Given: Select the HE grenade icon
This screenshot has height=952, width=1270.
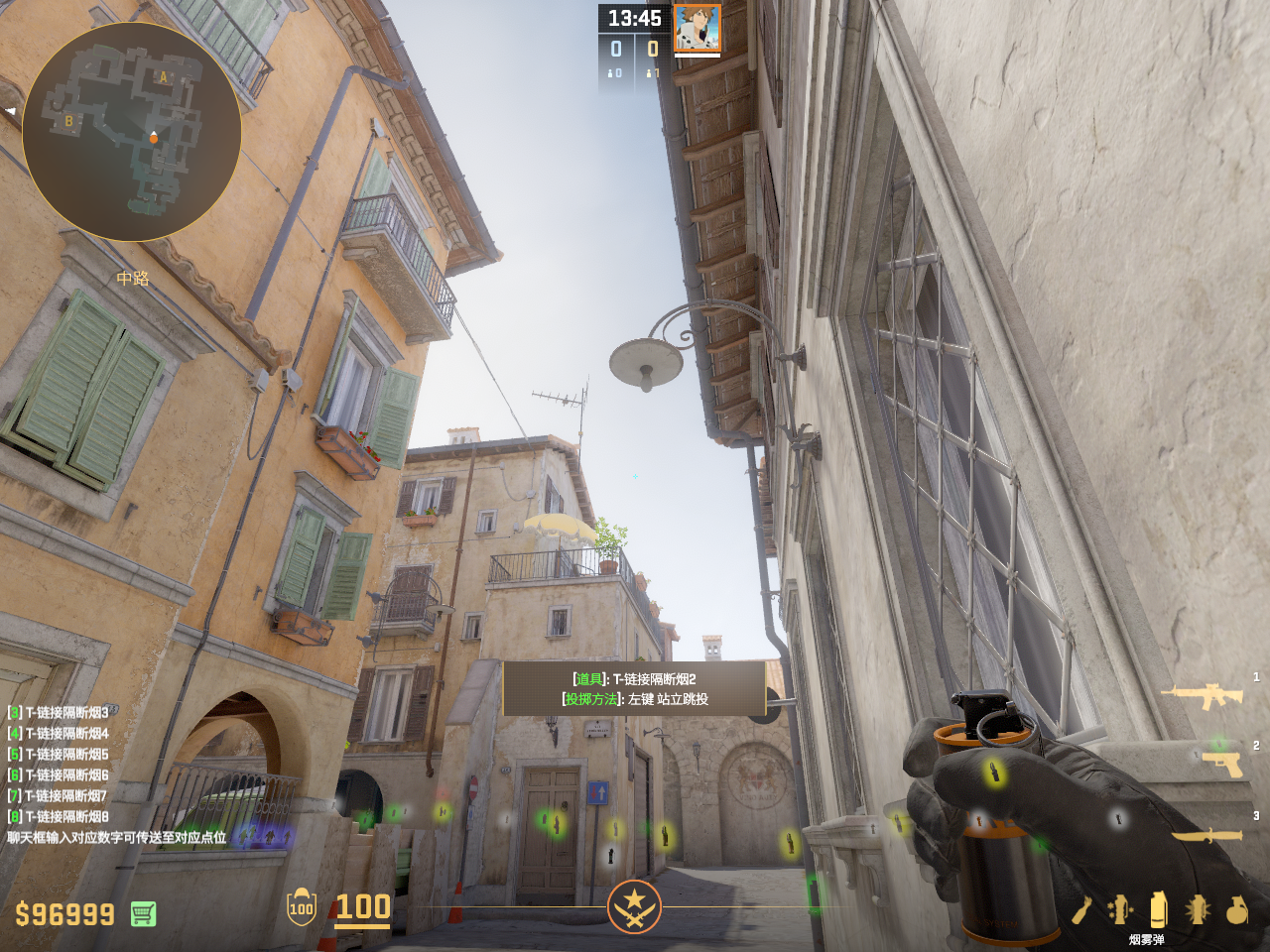Looking at the screenshot, I should coord(1236,909).
